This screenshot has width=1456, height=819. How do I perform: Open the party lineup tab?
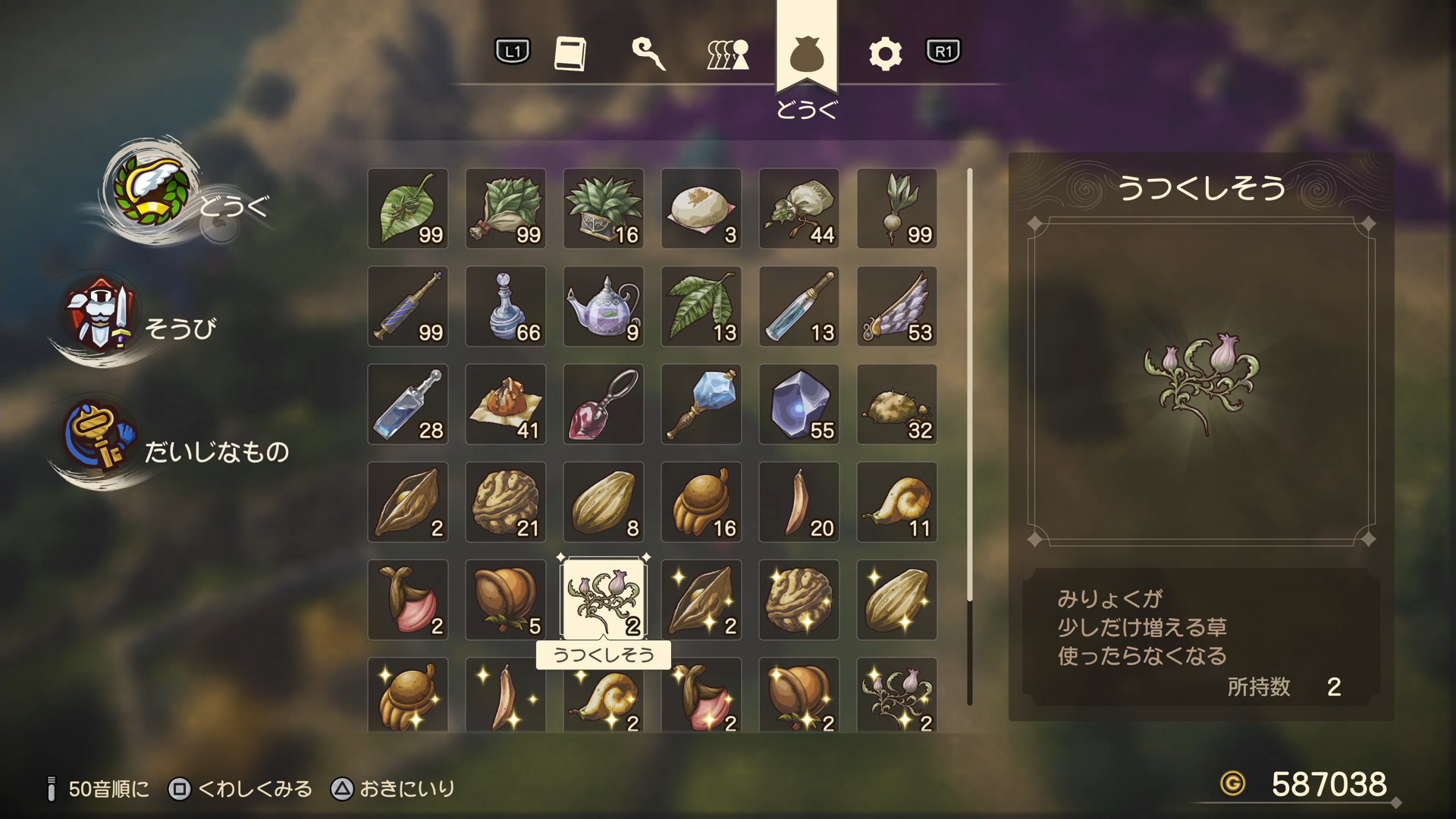[x=728, y=53]
